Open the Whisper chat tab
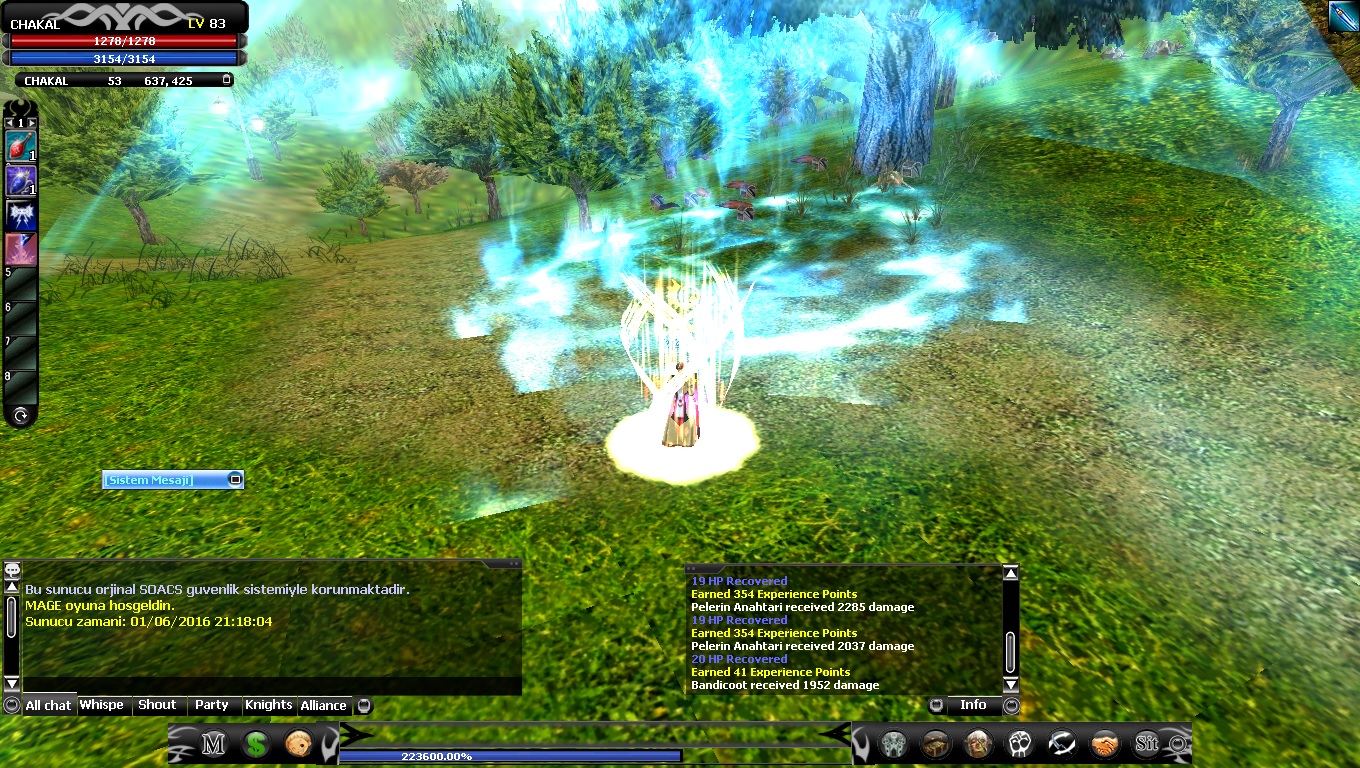This screenshot has height=768, width=1360. 102,705
